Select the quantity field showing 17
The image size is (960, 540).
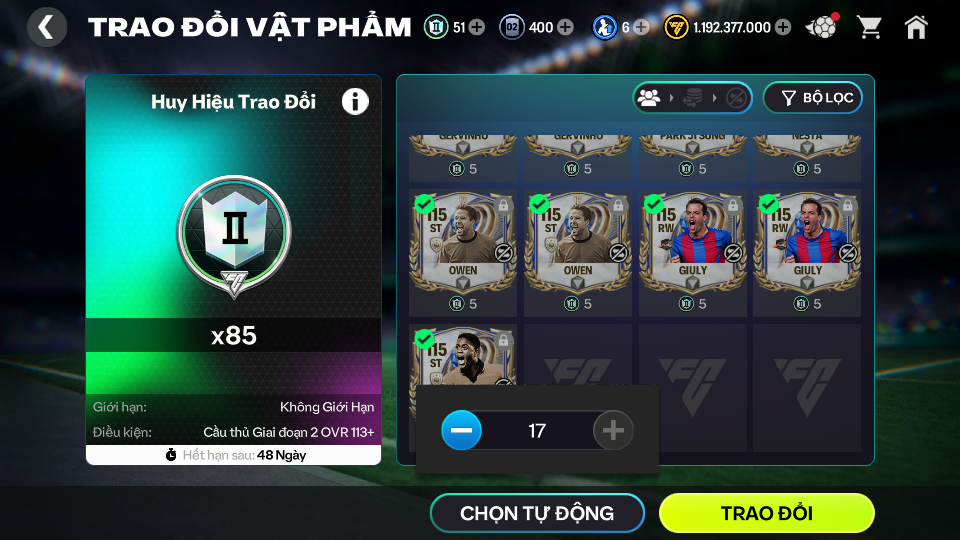(537, 431)
